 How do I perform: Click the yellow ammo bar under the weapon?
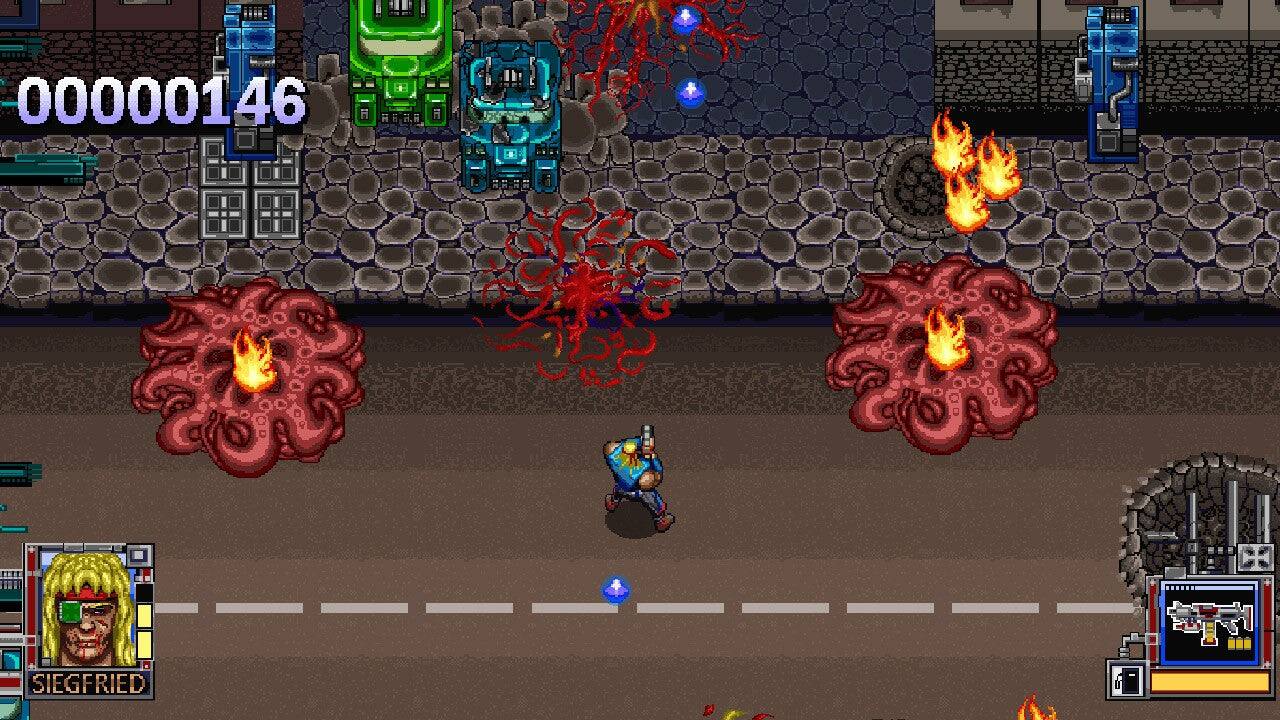(x=1207, y=681)
